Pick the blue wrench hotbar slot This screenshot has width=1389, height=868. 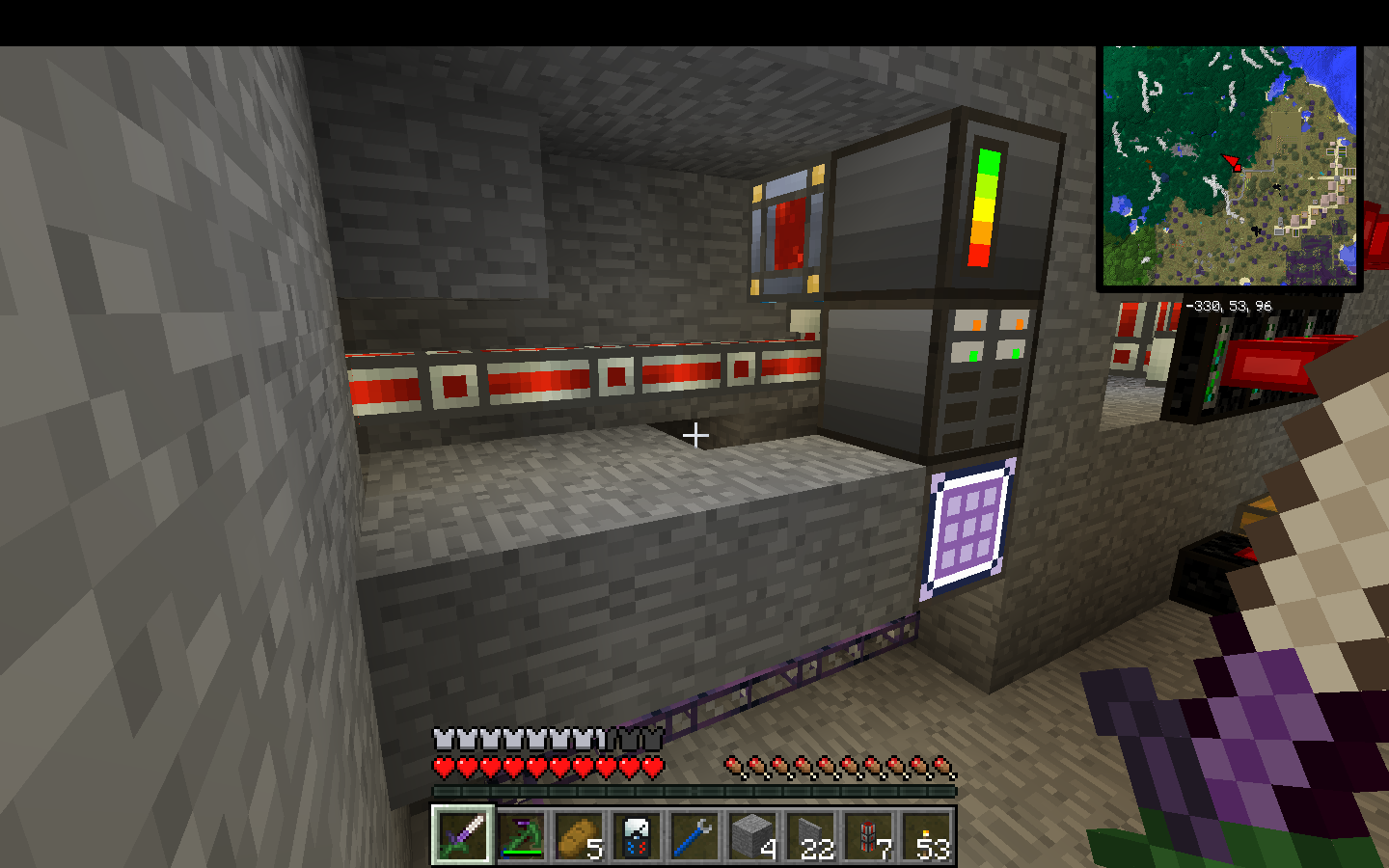[694, 834]
